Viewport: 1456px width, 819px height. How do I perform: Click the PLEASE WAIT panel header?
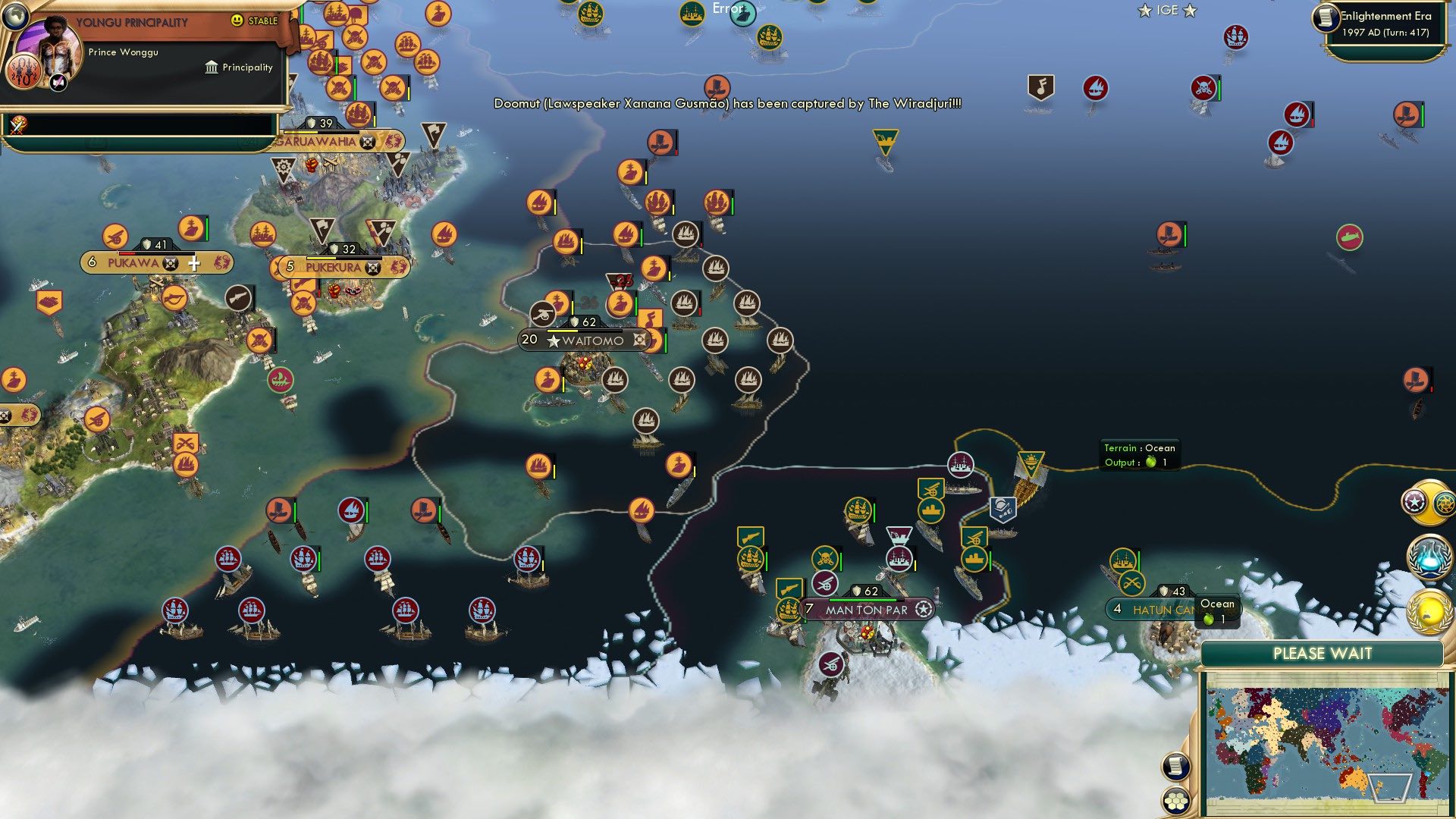pos(1324,653)
